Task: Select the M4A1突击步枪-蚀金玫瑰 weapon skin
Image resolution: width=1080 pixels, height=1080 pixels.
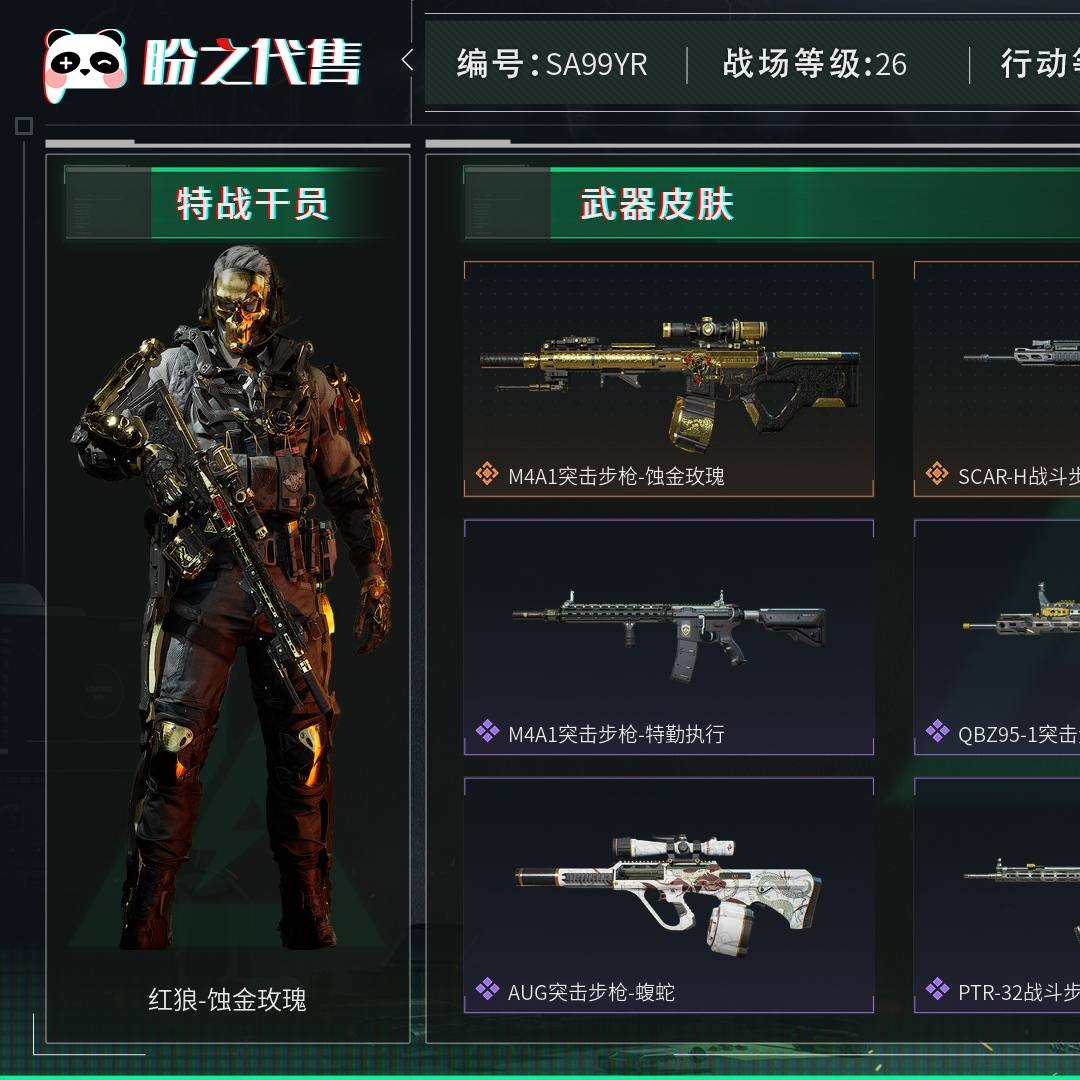Action: [x=668, y=379]
